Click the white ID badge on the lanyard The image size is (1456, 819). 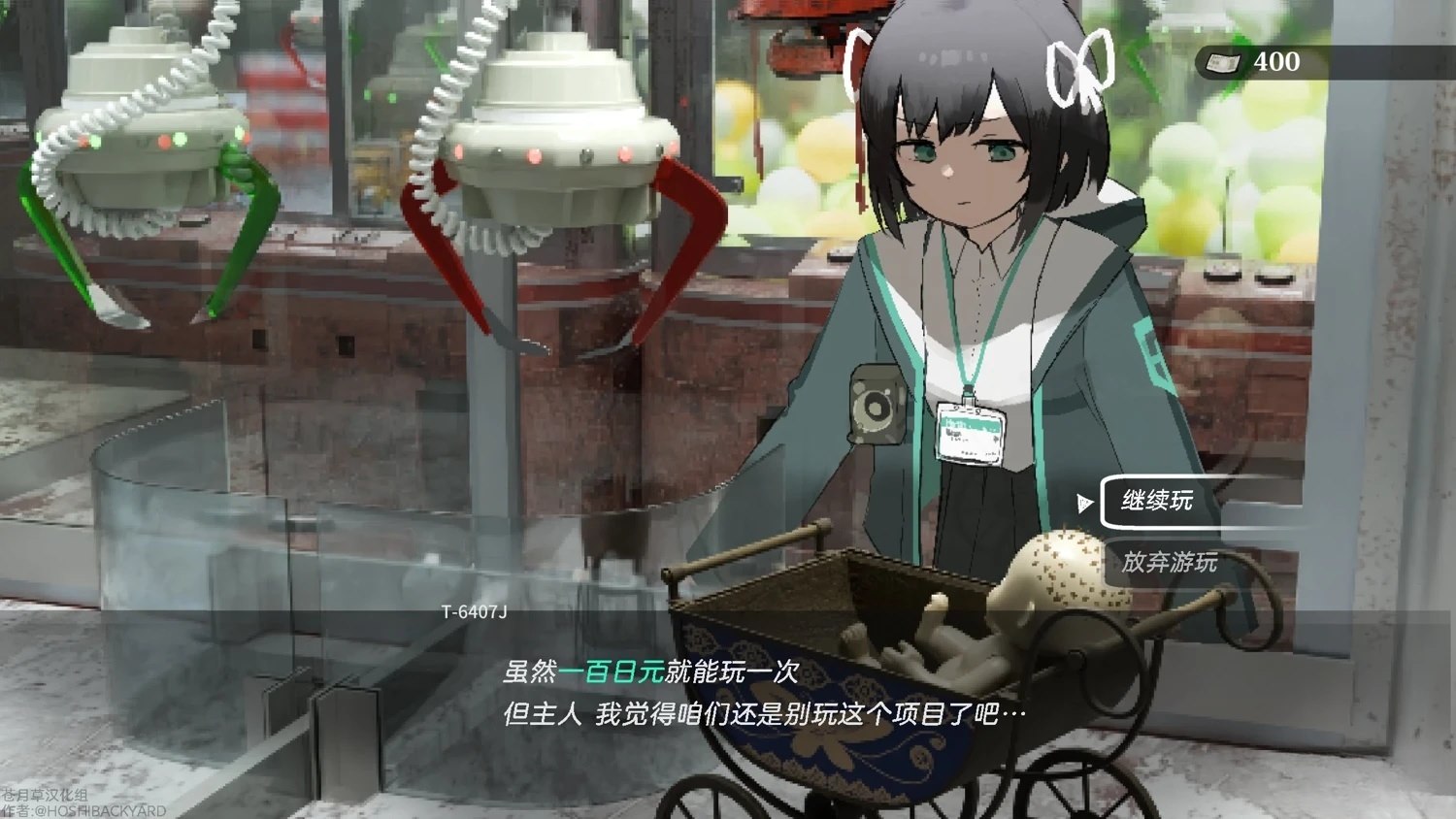click(x=971, y=433)
